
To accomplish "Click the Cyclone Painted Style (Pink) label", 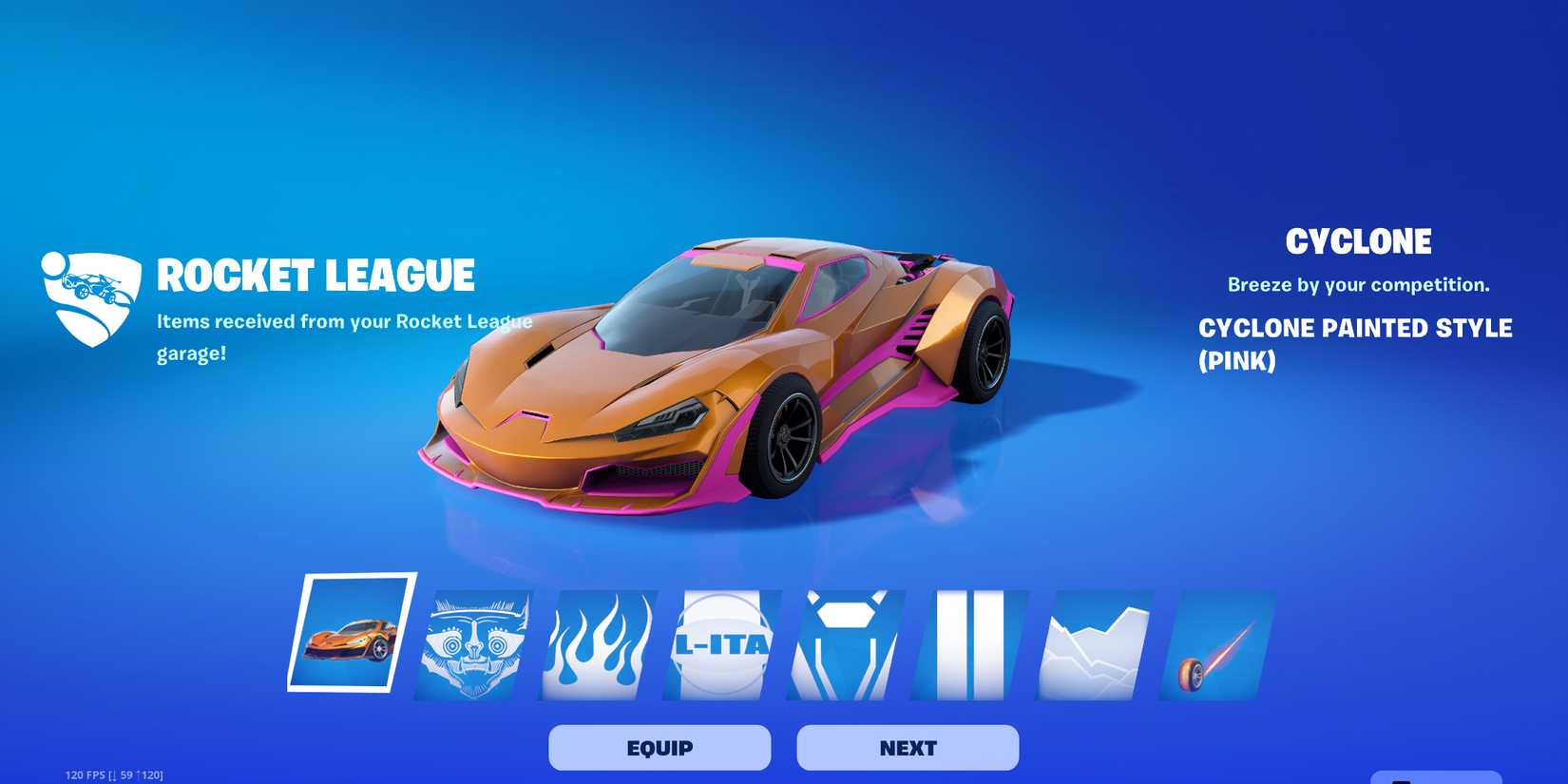I will pyautogui.click(x=1356, y=344).
